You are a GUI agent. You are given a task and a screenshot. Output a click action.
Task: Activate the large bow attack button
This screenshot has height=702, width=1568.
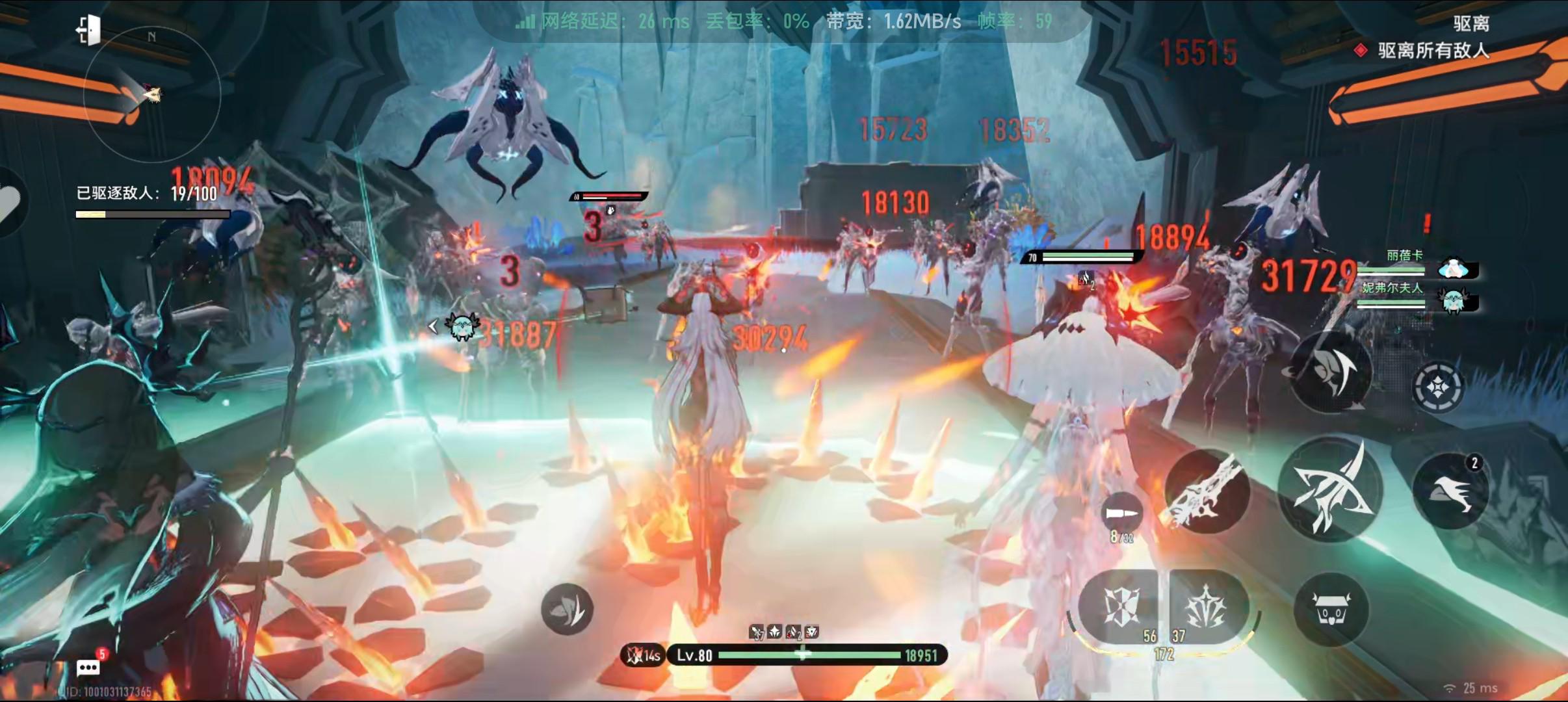1329,489
